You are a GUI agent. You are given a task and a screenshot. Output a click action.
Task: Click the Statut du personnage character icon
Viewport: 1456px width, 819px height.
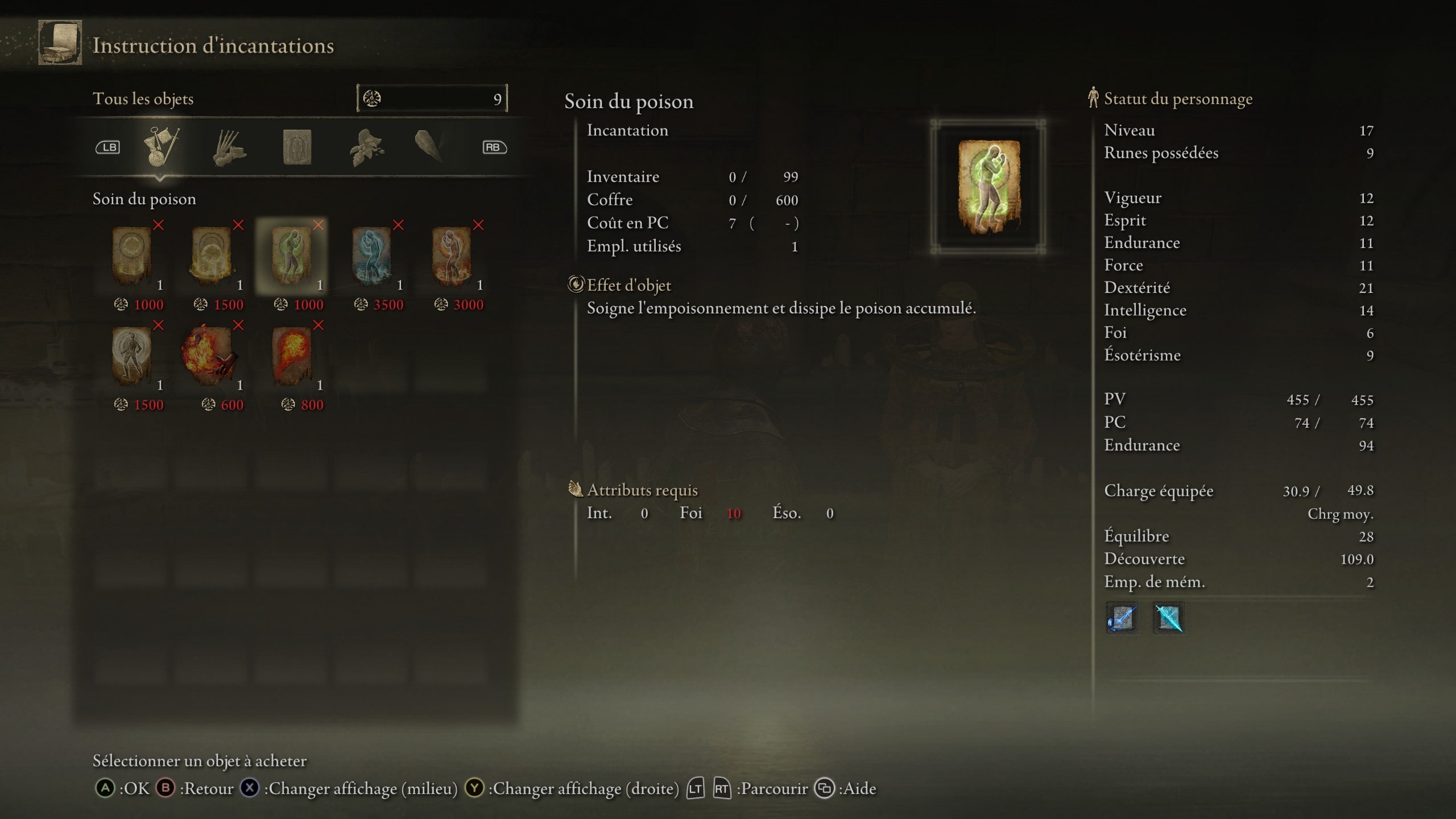(1093, 98)
